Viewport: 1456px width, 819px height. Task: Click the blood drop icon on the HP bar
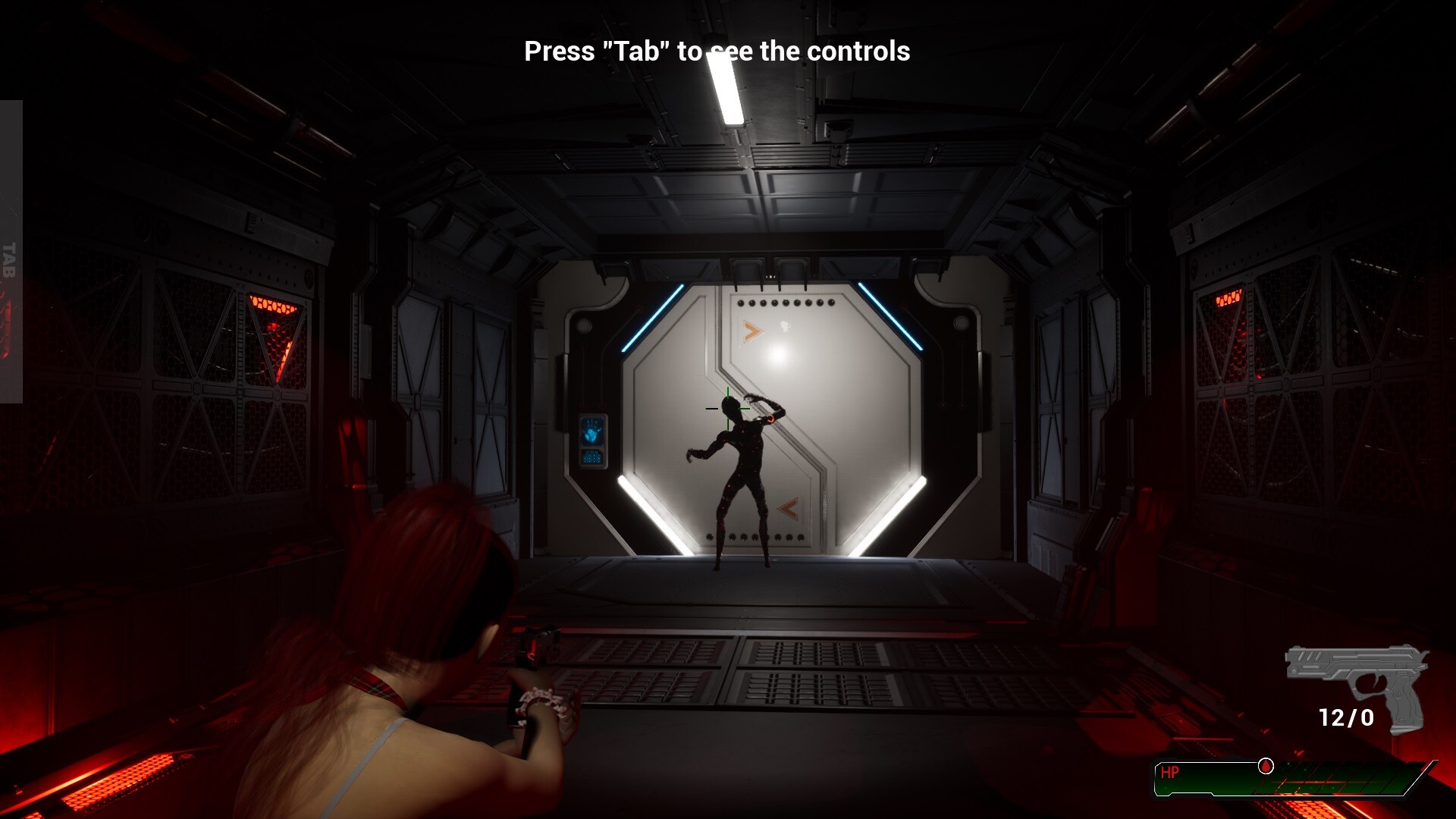[x=1265, y=766]
